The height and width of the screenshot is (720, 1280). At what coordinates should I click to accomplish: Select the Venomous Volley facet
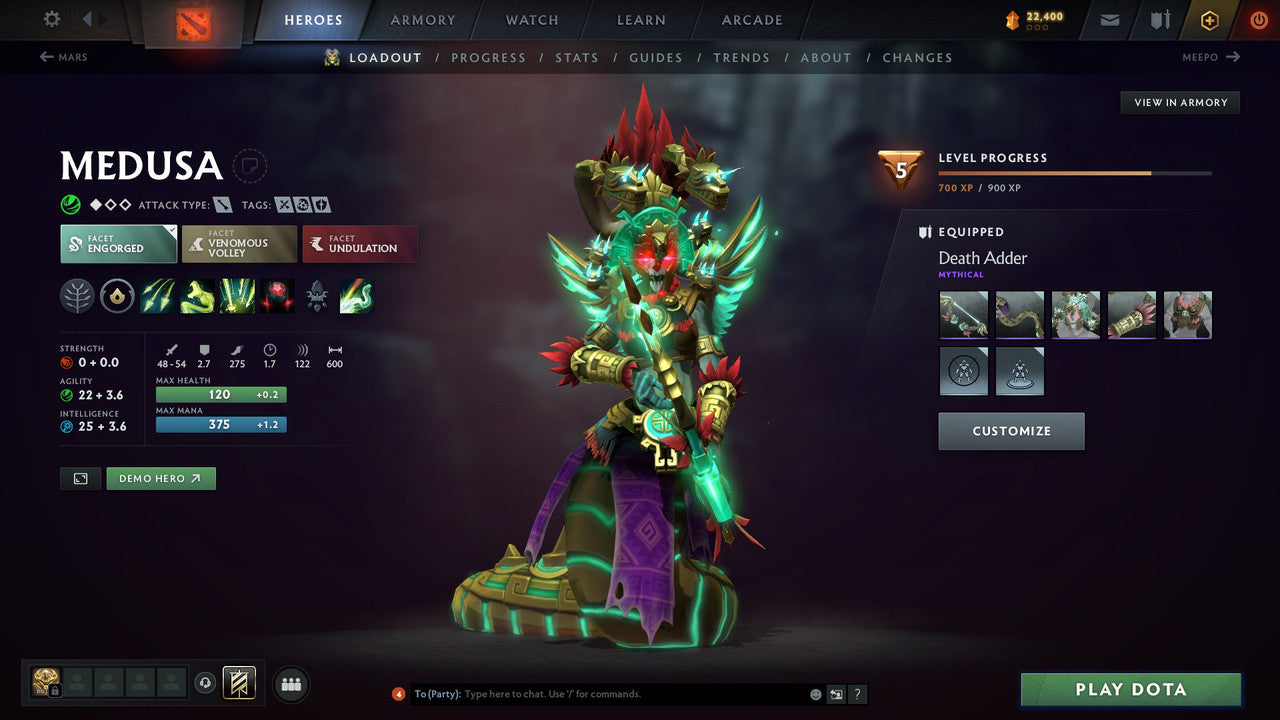pos(239,242)
